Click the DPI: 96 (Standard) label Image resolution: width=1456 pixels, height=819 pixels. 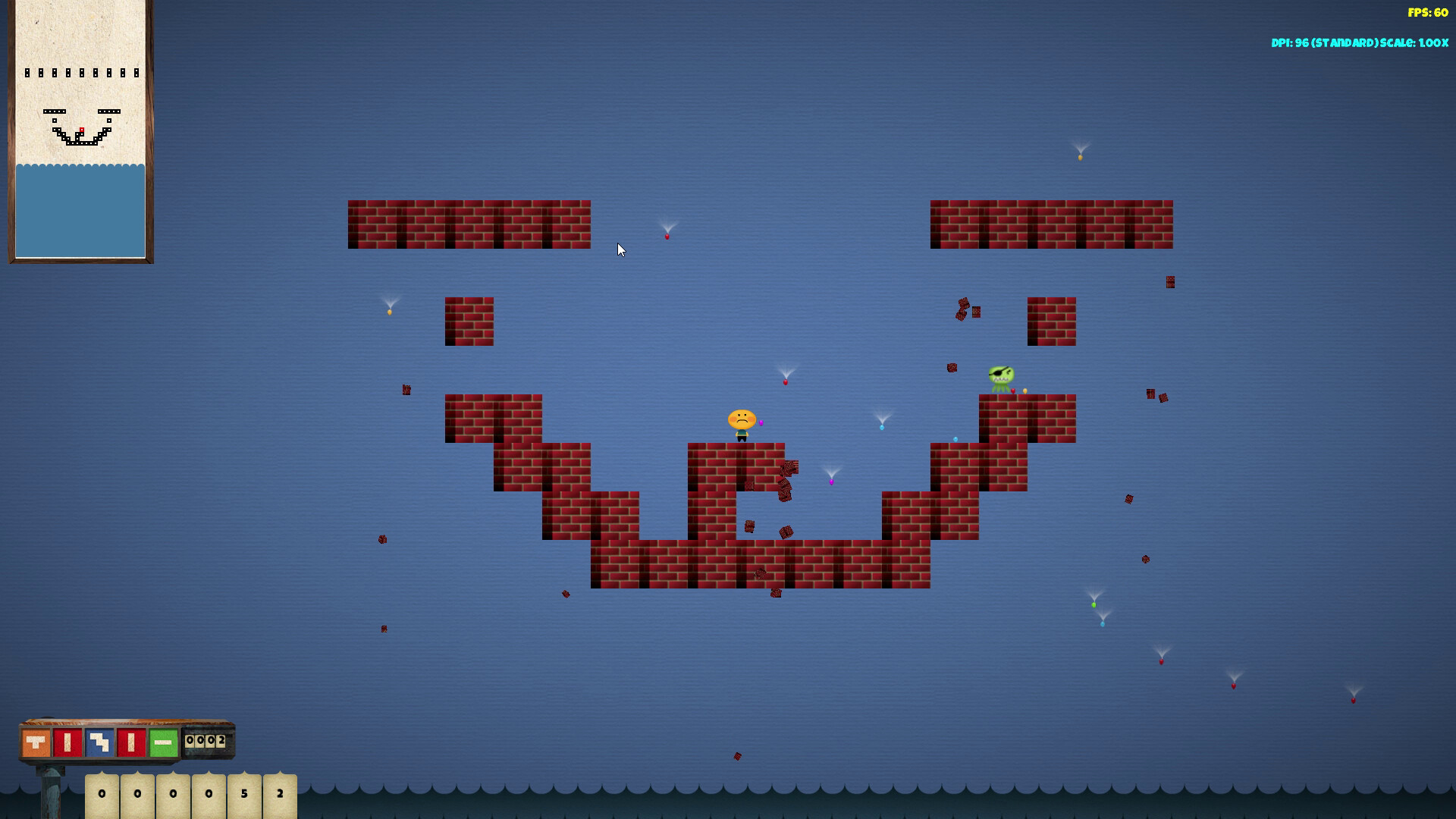(x=1326, y=43)
